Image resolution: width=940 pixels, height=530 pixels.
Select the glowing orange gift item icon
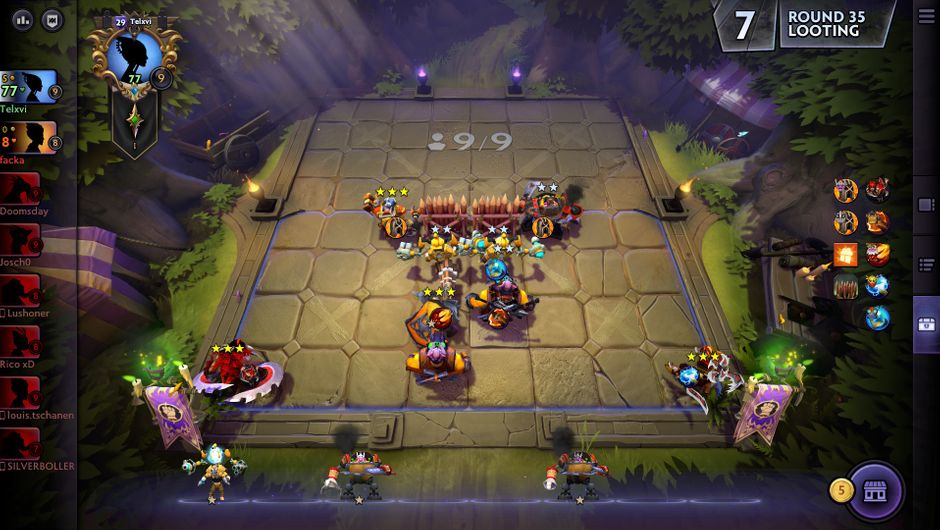point(846,255)
